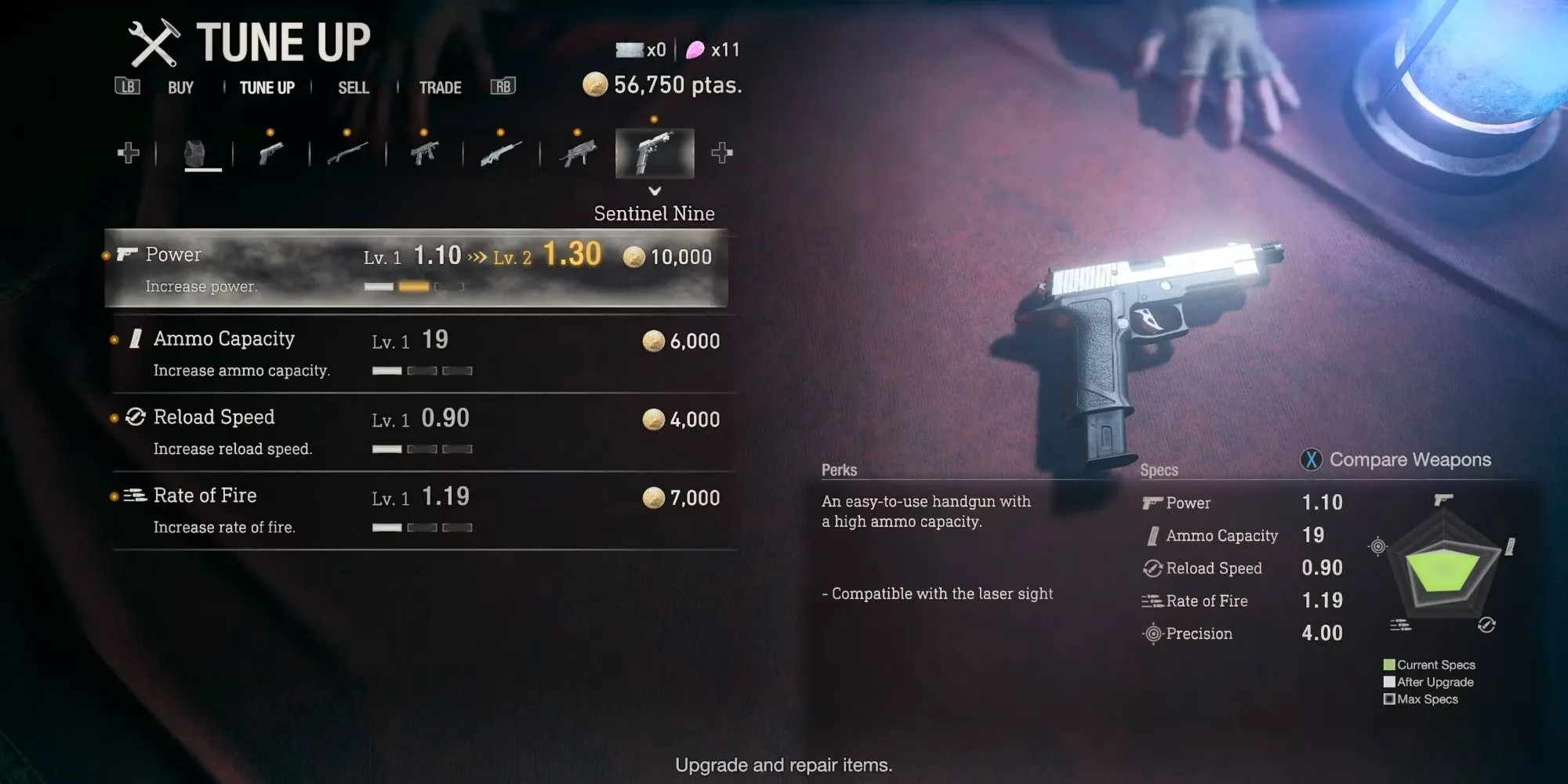Open the SELL tab
Viewport: 1568px width, 784px height.
point(354,88)
